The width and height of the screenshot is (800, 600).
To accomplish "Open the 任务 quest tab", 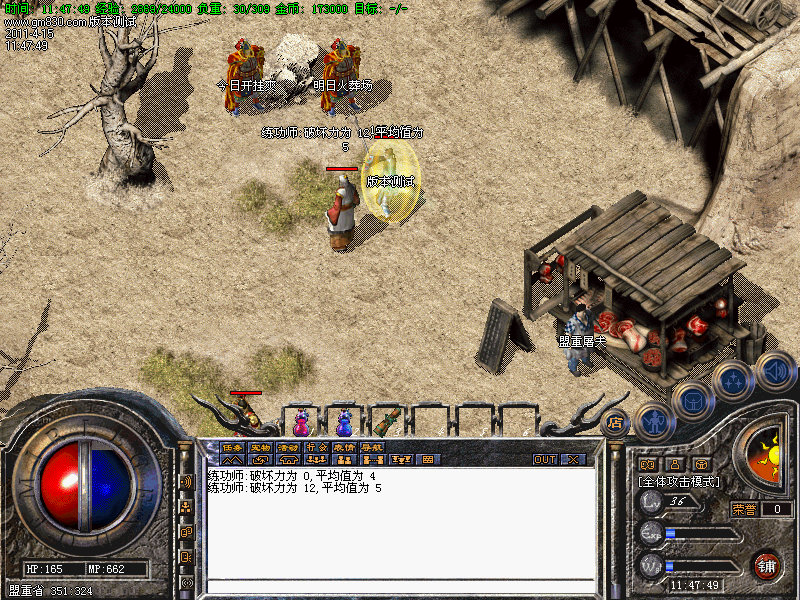I will coord(232,447).
